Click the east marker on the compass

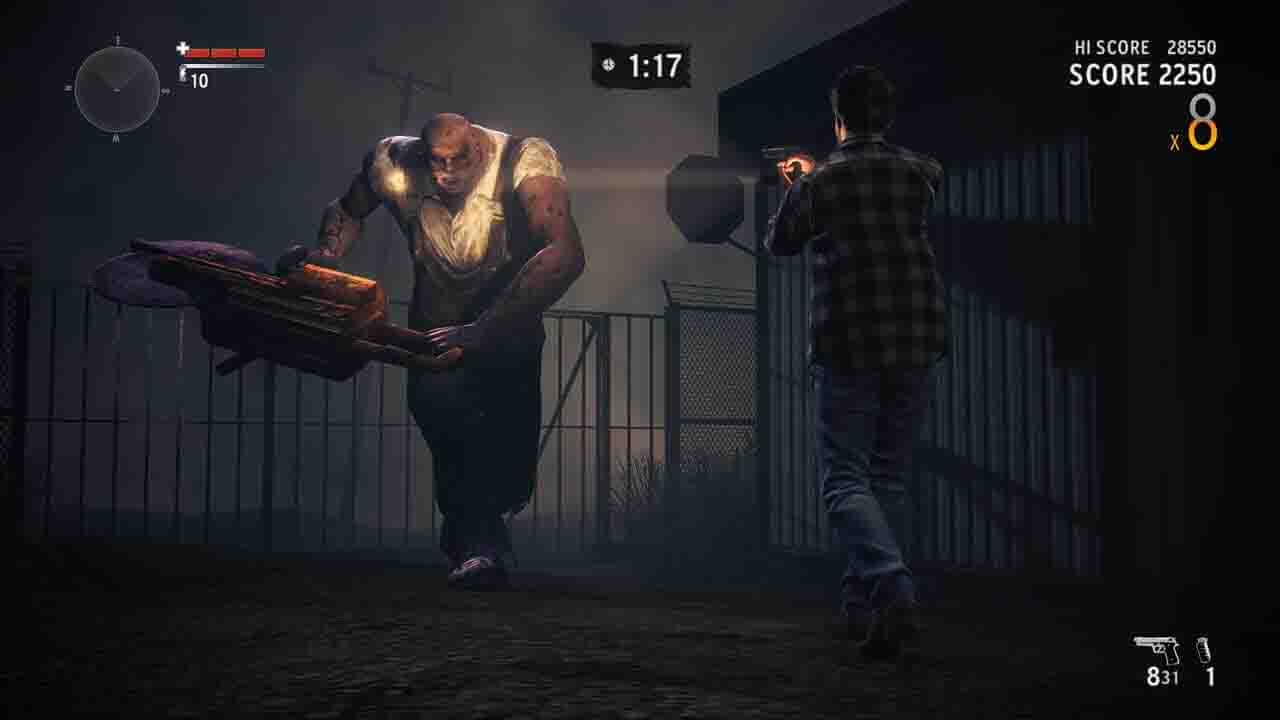165,91
